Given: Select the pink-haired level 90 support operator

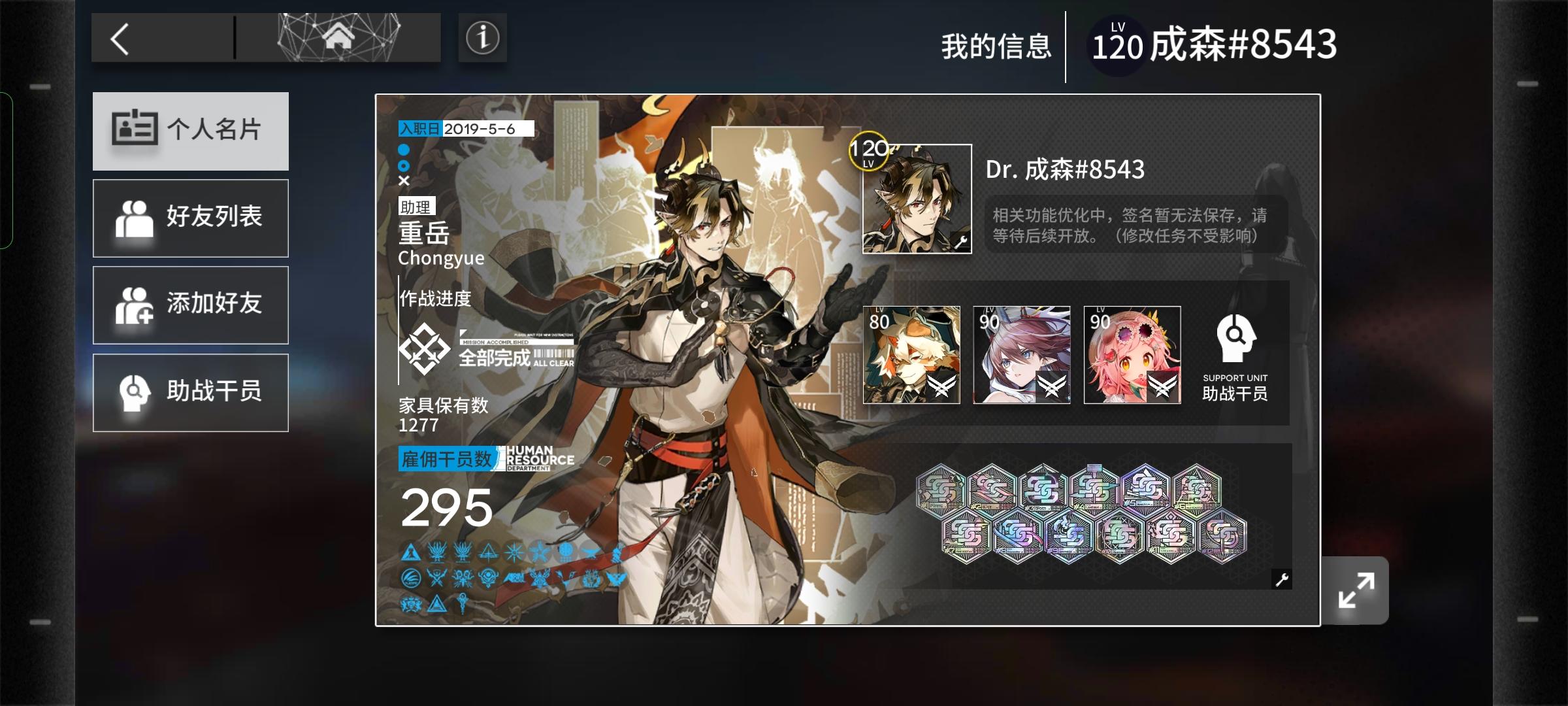Looking at the screenshot, I should pyautogui.click(x=1132, y=354).
